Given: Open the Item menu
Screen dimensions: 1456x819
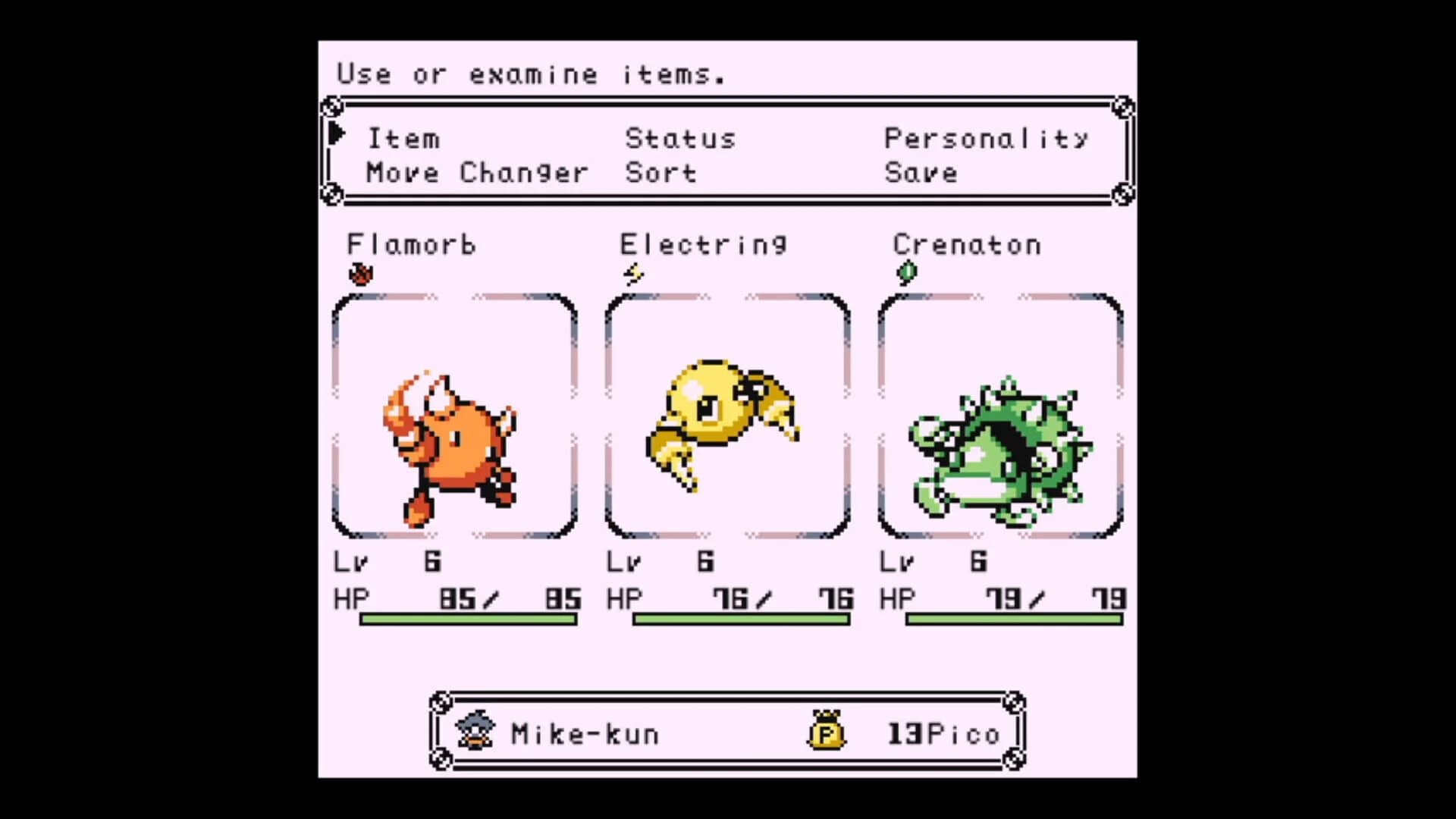Looking at the screenshot, I should (x=403, y=138).
